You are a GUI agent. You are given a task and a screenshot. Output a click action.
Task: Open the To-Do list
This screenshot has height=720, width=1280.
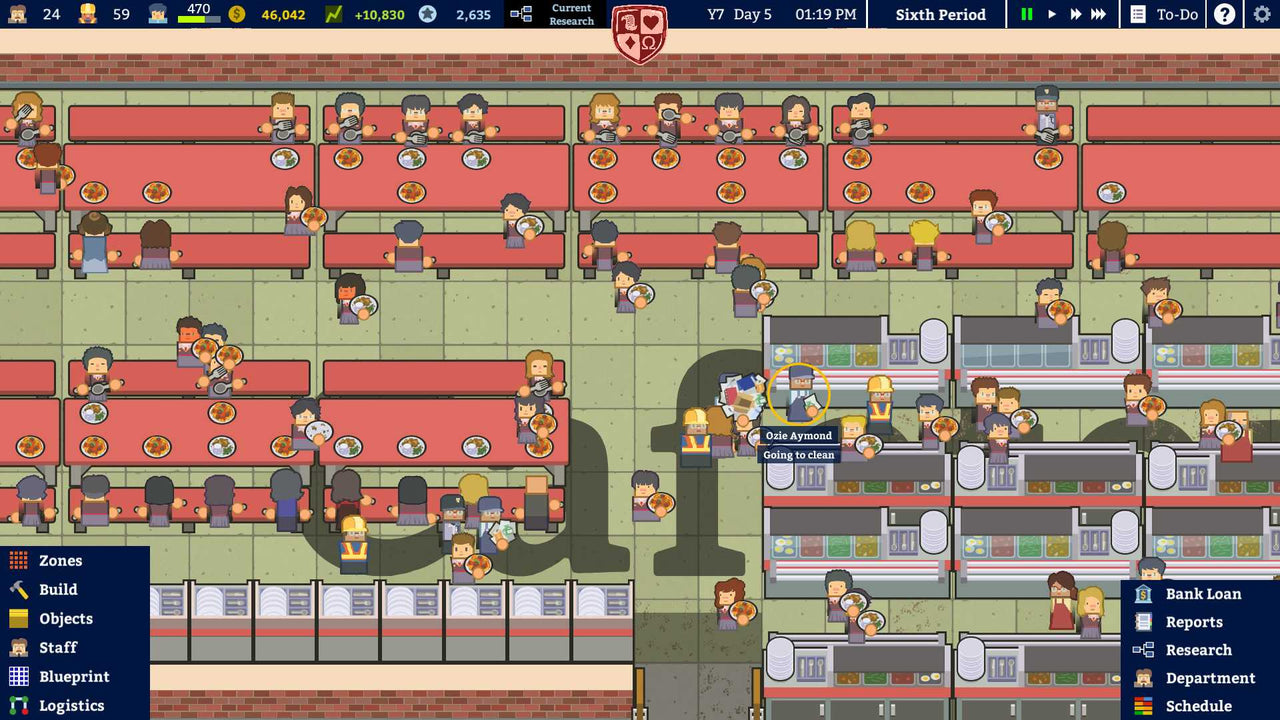click(1163, 14)
